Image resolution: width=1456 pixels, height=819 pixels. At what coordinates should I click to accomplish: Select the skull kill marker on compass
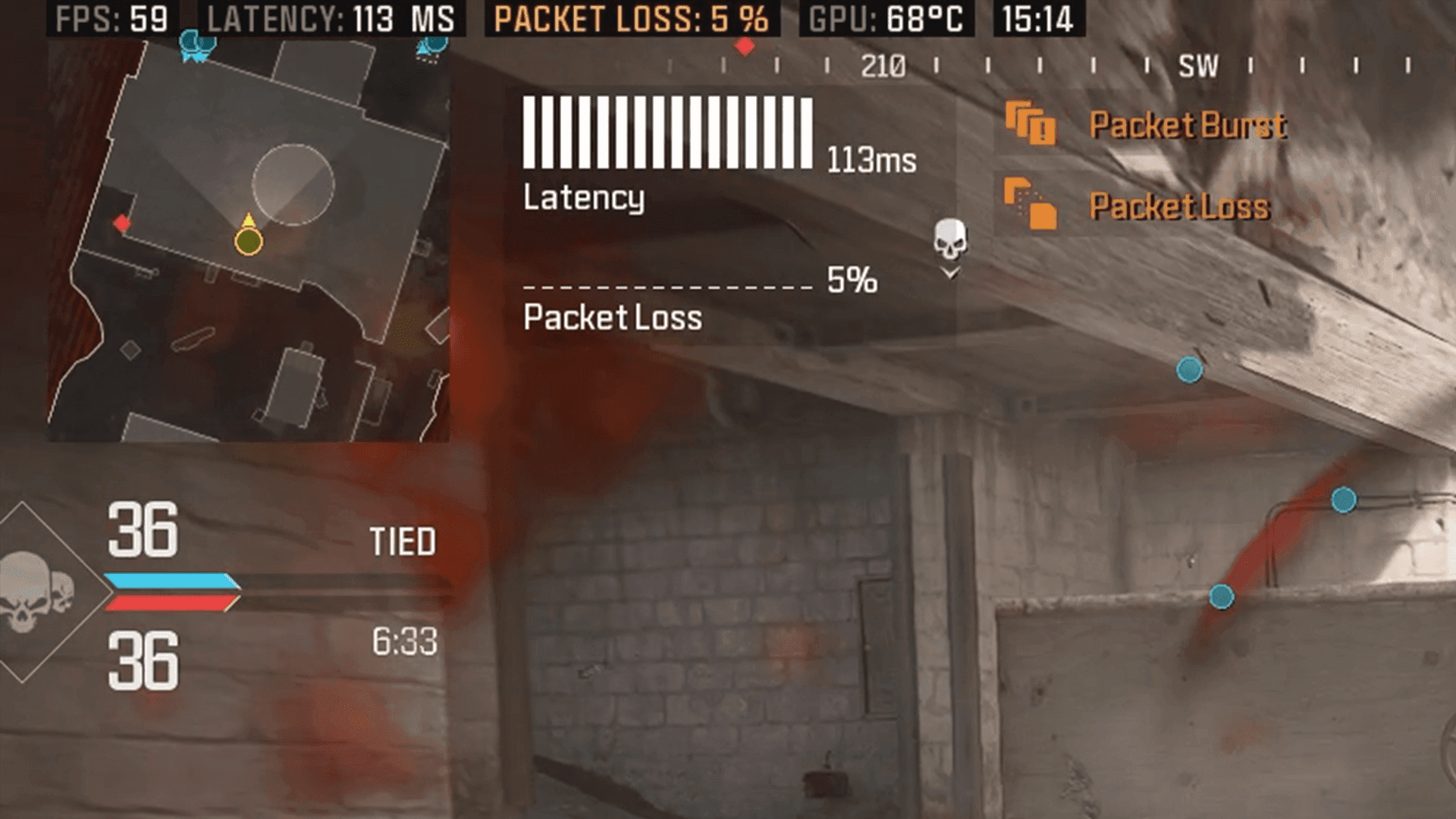click(949, 237)
